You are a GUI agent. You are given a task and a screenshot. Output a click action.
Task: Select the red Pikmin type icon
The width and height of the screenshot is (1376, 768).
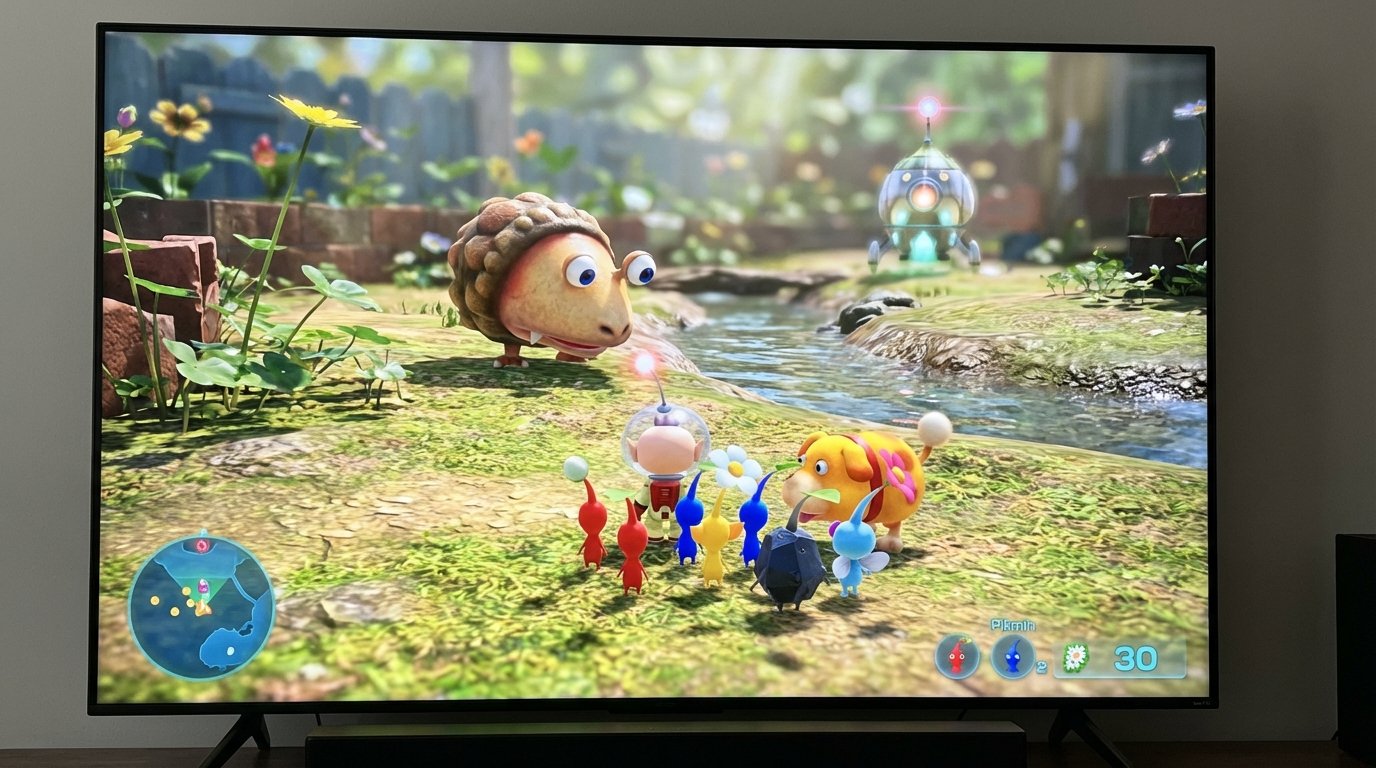point(956,656)
